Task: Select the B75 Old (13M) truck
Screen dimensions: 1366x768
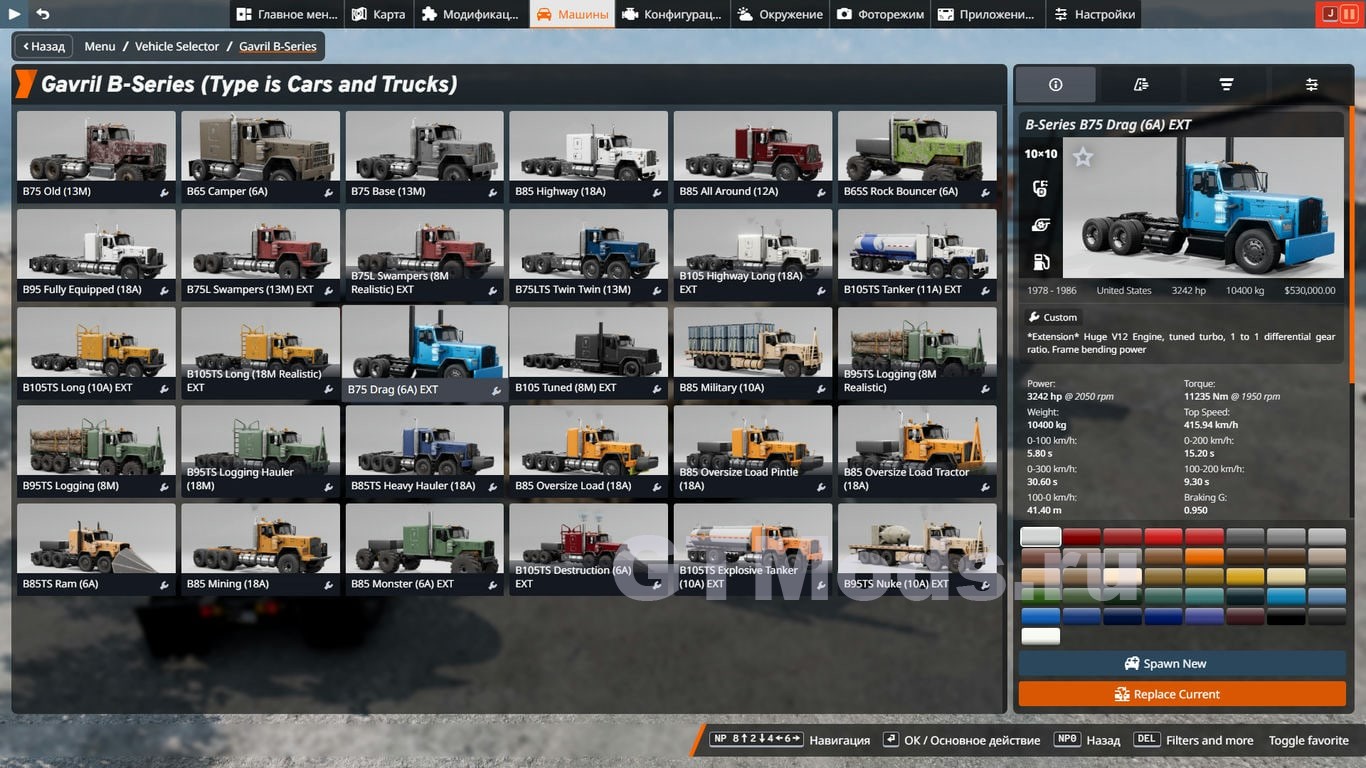Action: point(96,156)
